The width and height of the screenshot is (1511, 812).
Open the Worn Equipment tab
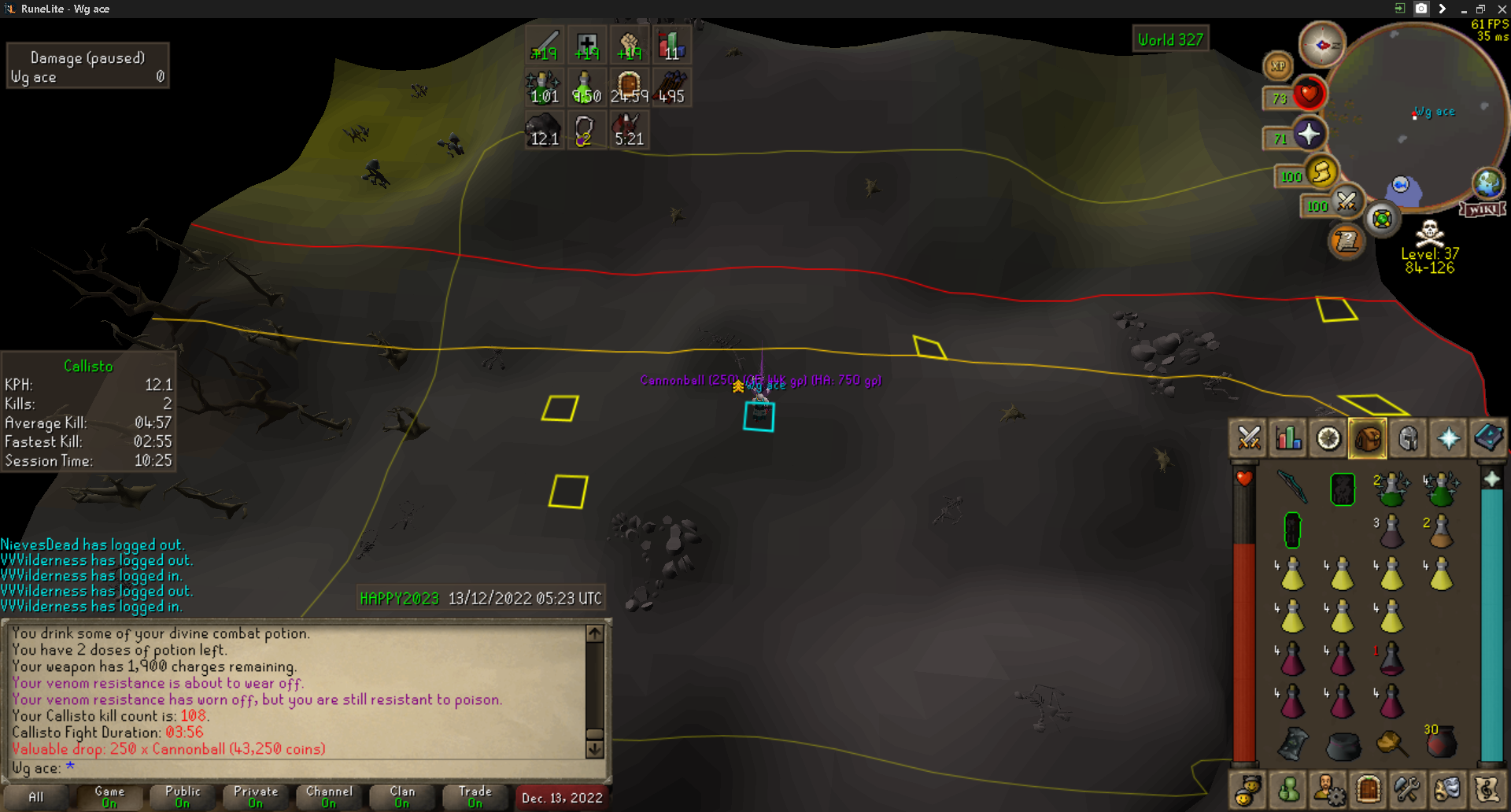coord(1408,438)
